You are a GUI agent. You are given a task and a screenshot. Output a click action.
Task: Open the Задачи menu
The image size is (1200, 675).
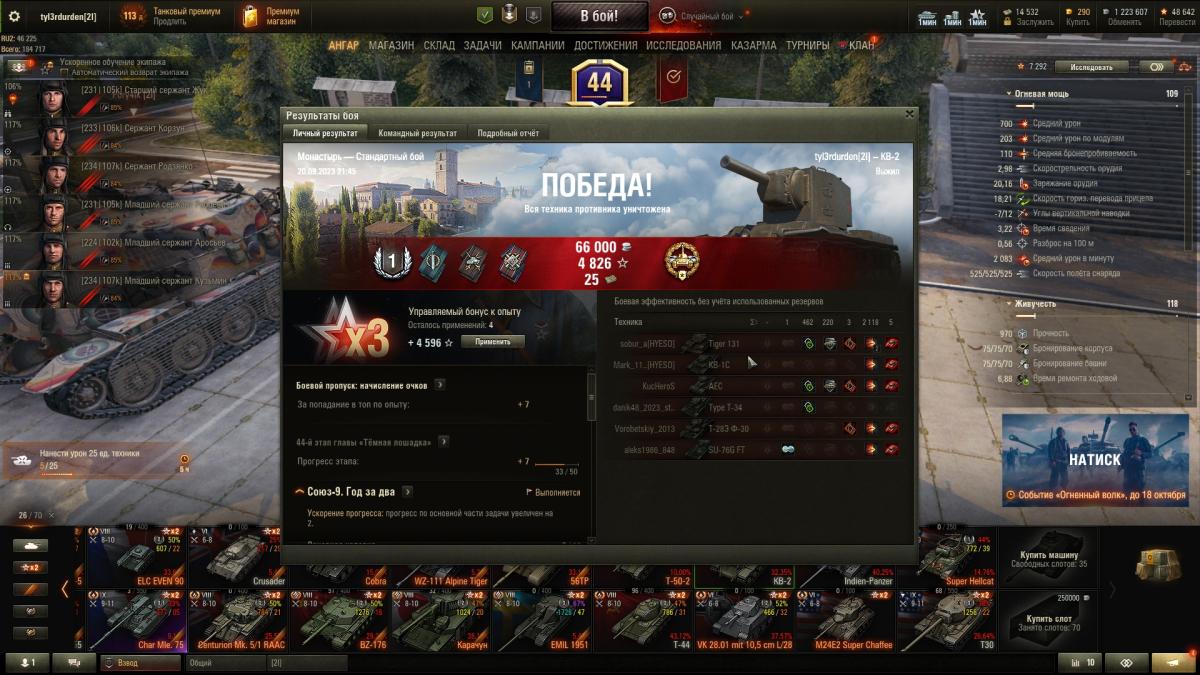click(483, 45)
